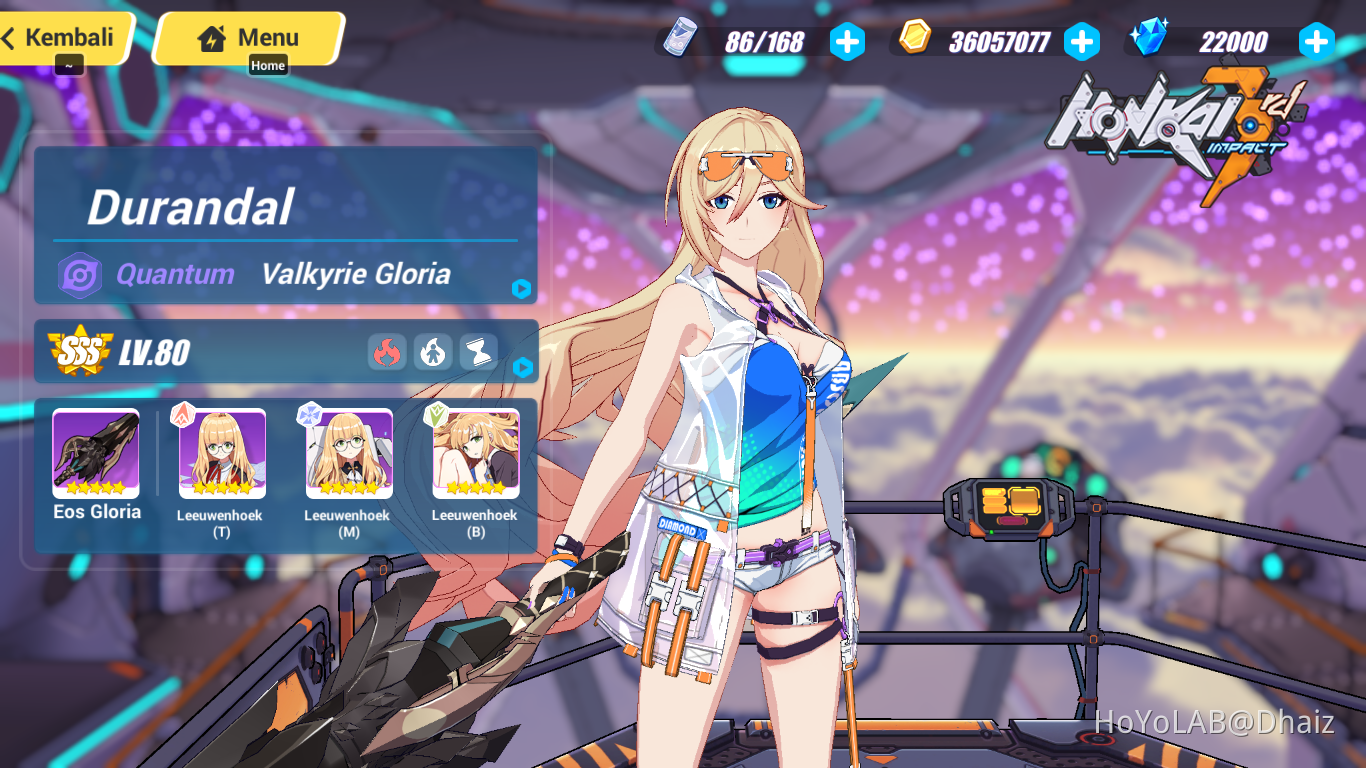Open the Leeuwenhoek (T) stigmata

tap(220, 455)
